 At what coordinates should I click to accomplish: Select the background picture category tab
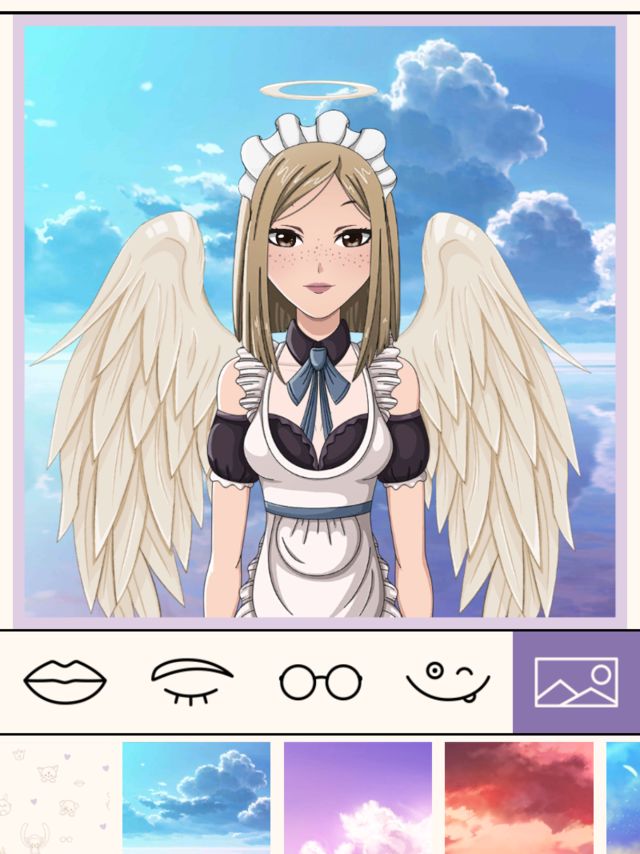[576, 682]
